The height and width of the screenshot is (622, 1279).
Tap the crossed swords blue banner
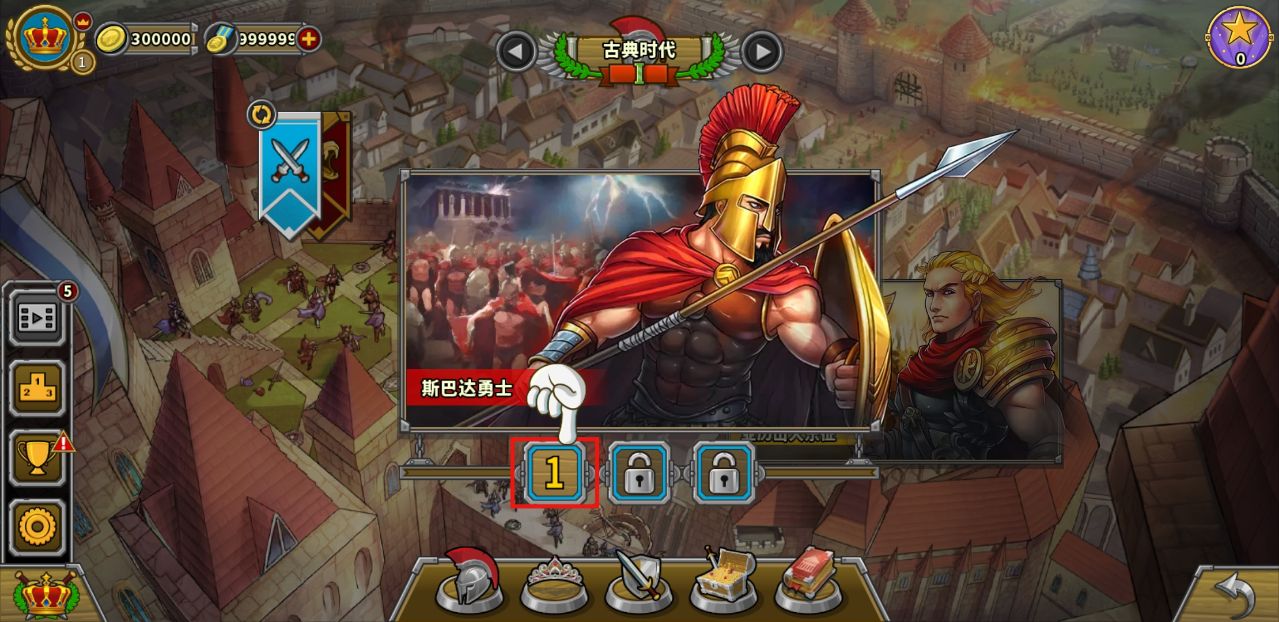coord(290,164)
